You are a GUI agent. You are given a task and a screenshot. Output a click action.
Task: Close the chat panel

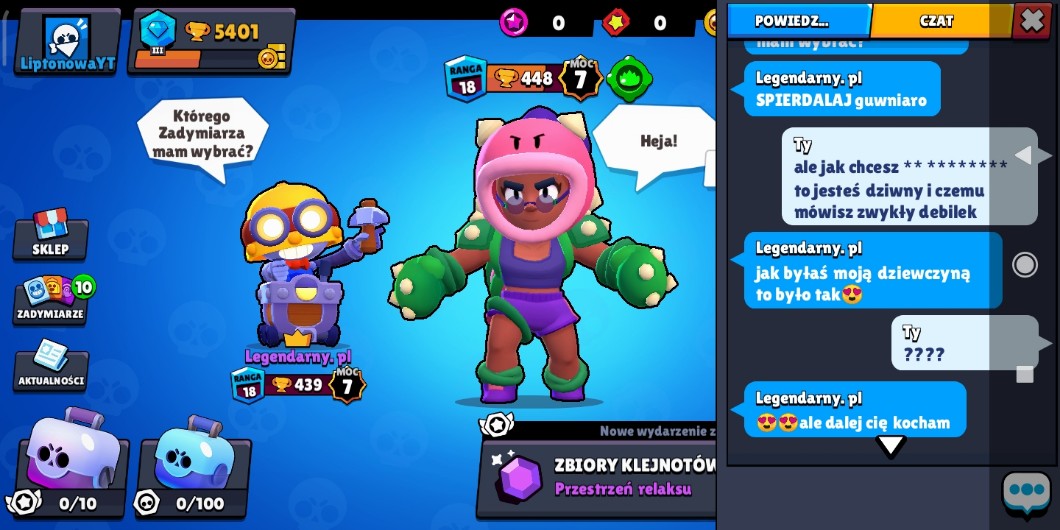[1031, 20]
